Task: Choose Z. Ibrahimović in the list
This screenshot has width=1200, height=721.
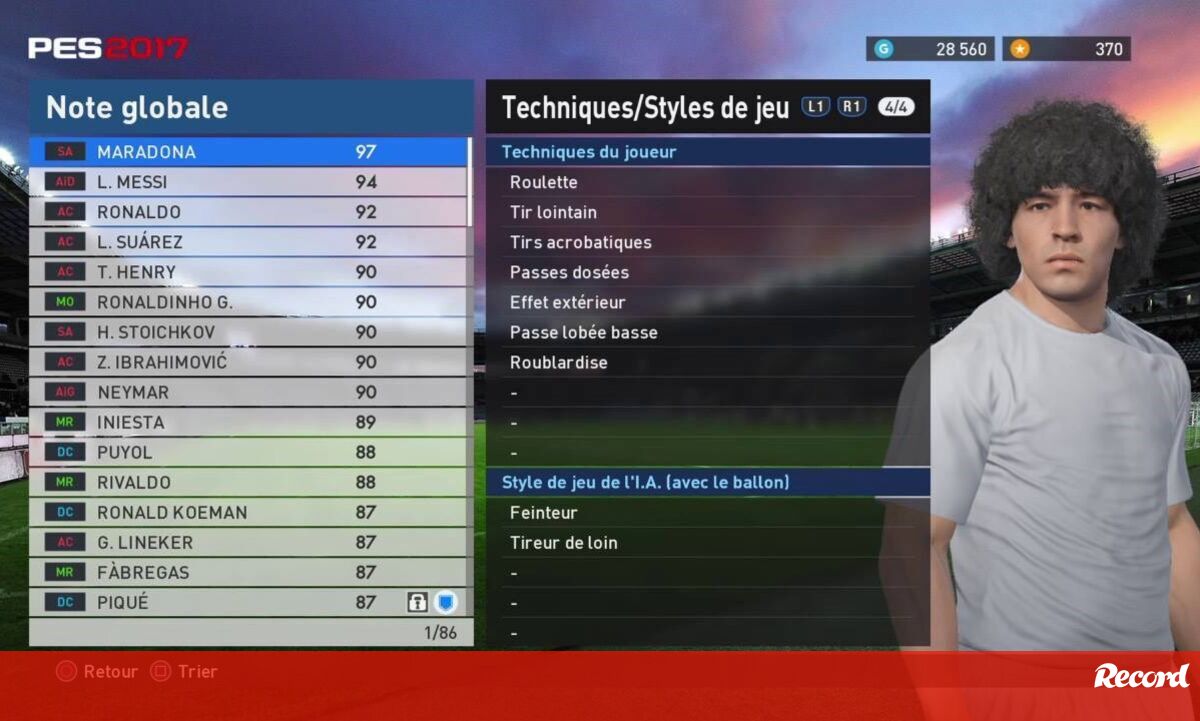Action: (x=250, y=362)
